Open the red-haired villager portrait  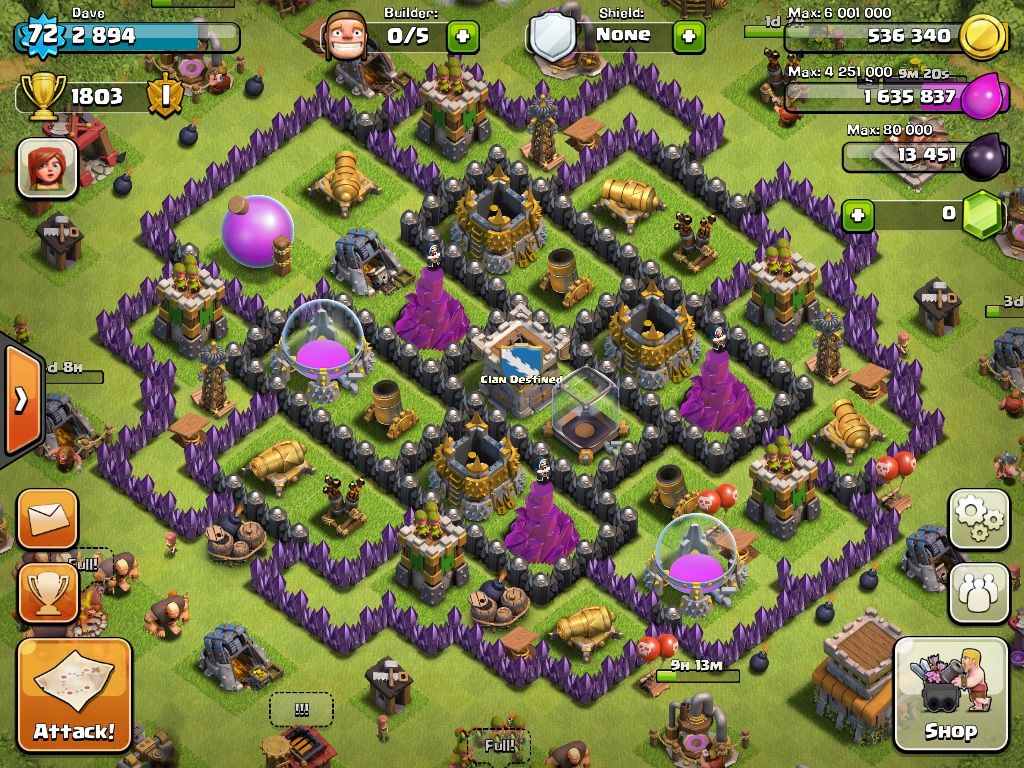pos(47,167)
